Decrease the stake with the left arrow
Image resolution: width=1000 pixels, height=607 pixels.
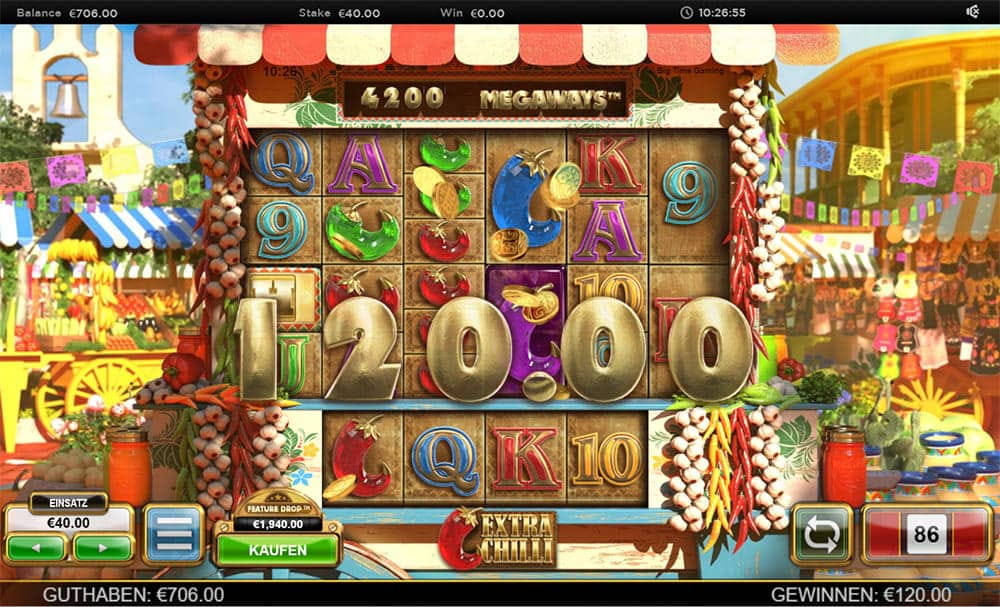[37, 548]
